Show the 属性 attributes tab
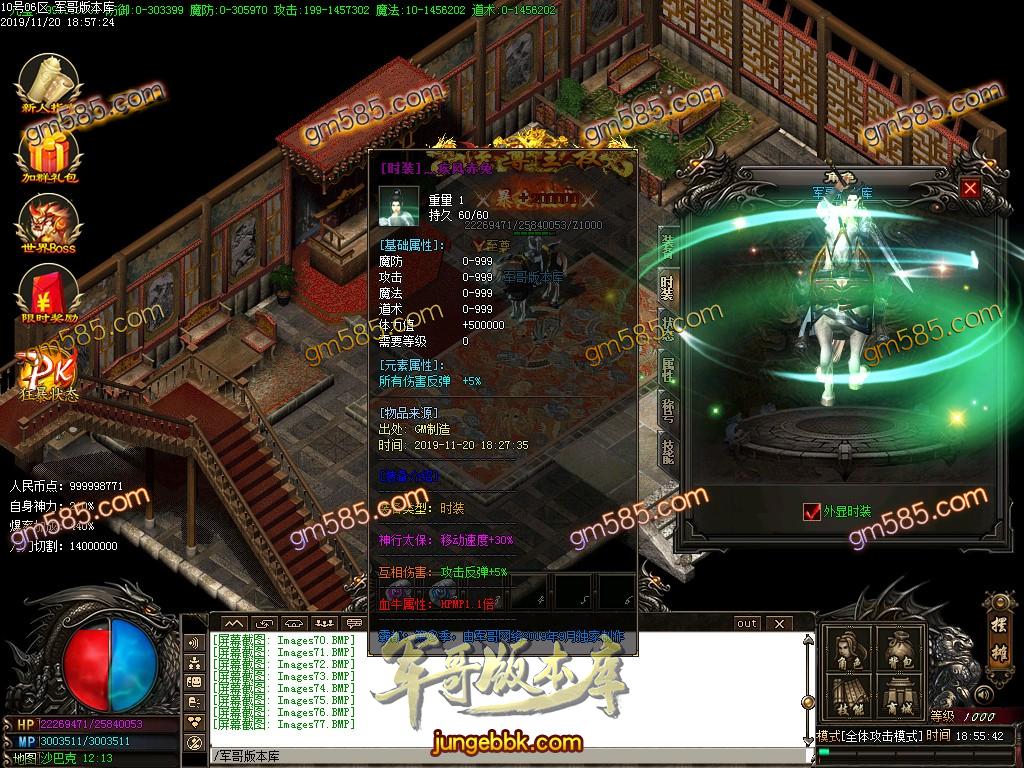1024x768 pixels. 667,370
